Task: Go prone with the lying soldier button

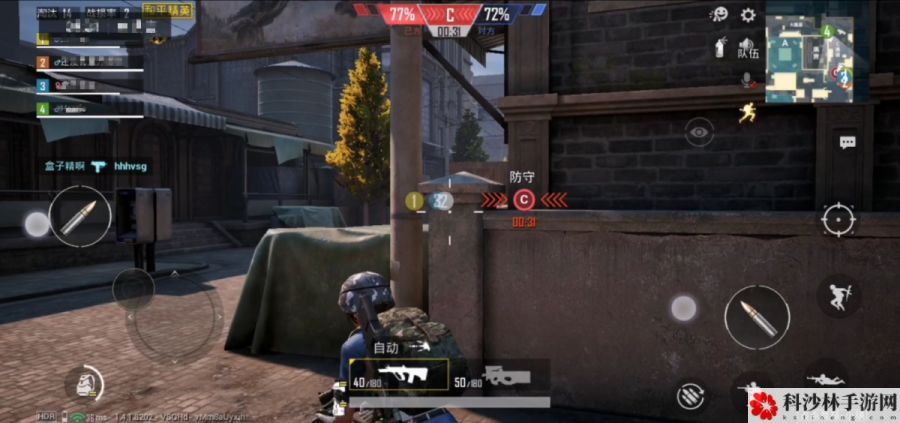Action: tap(824, 380)
